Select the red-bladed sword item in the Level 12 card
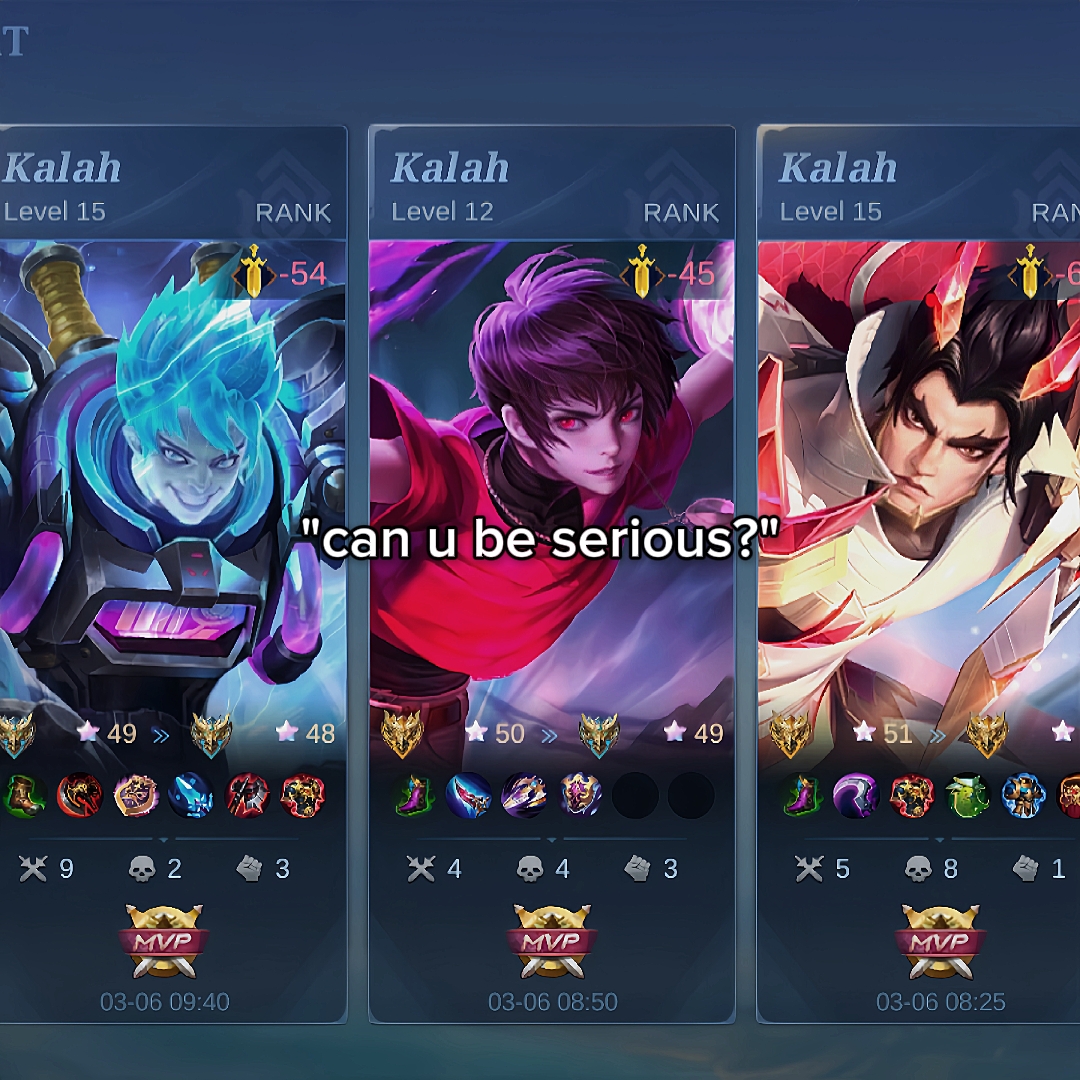1080x1080 pixels. point(469,797)
